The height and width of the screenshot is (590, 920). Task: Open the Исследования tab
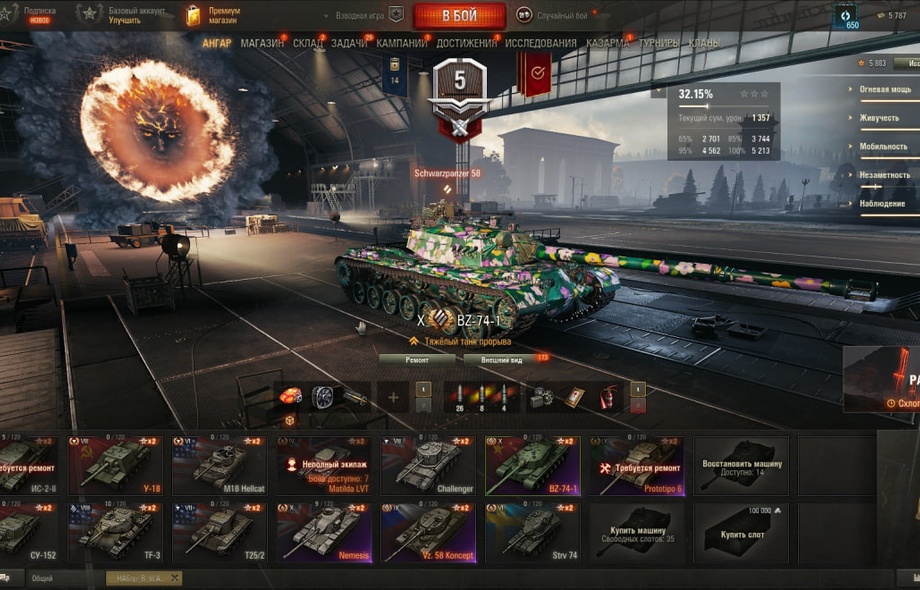coord(541,43)
